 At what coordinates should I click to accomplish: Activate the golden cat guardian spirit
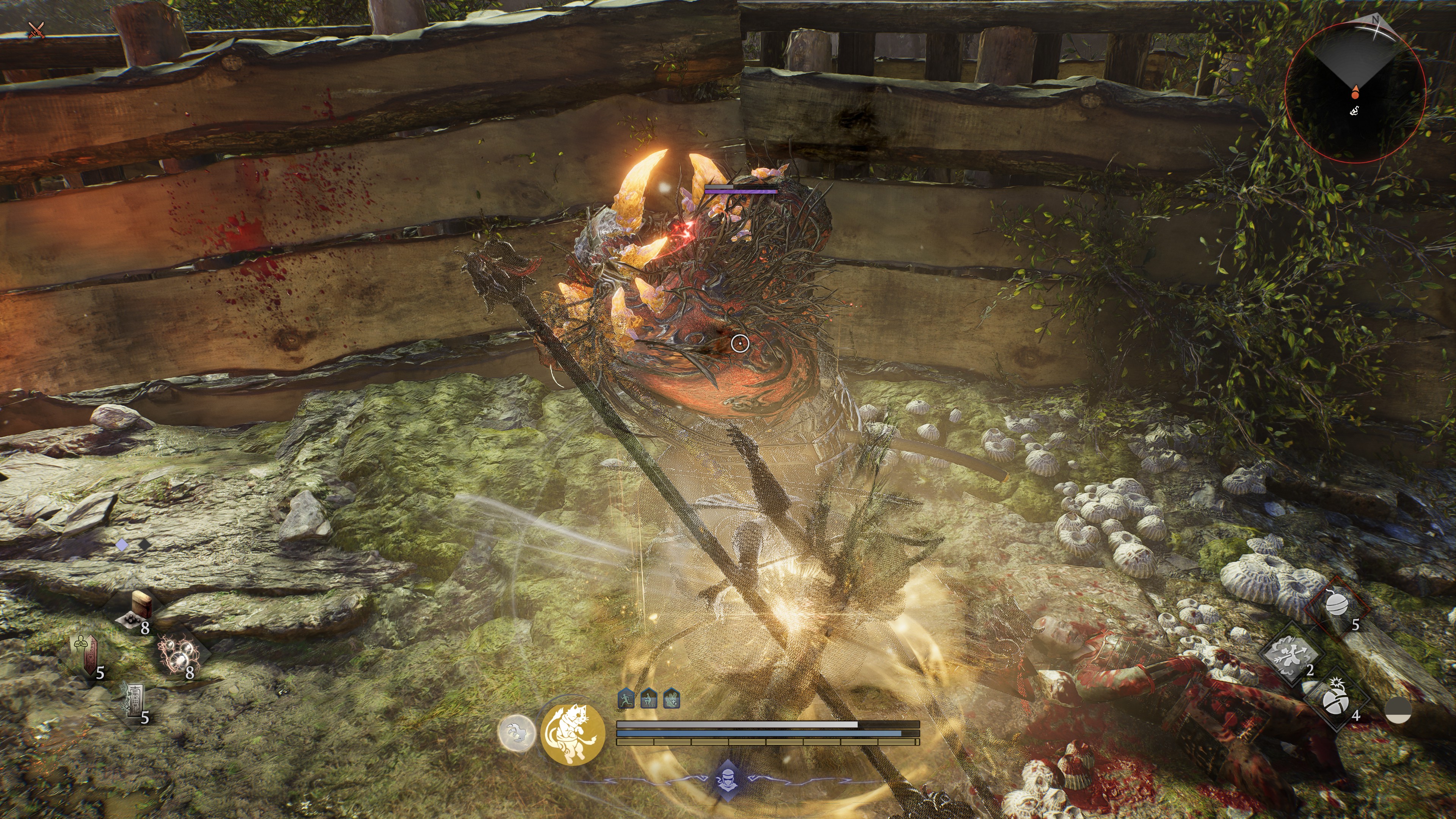(x=573, y=734)
